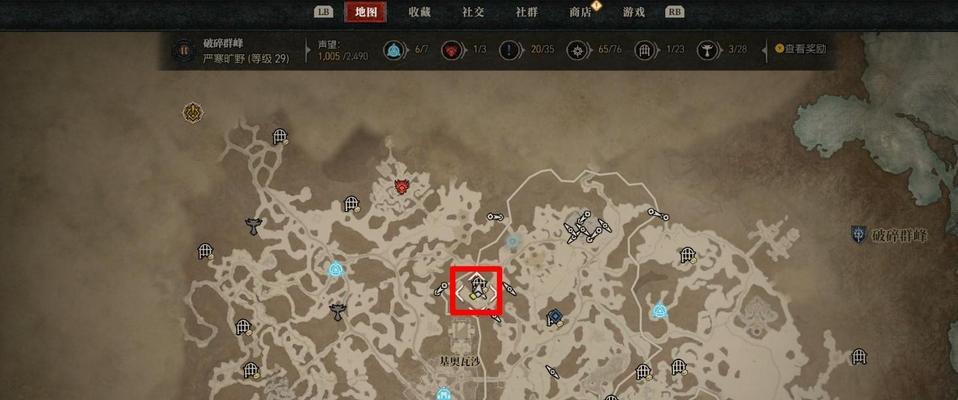Click the 破碎群峰 region shield marker

point(858,235)
